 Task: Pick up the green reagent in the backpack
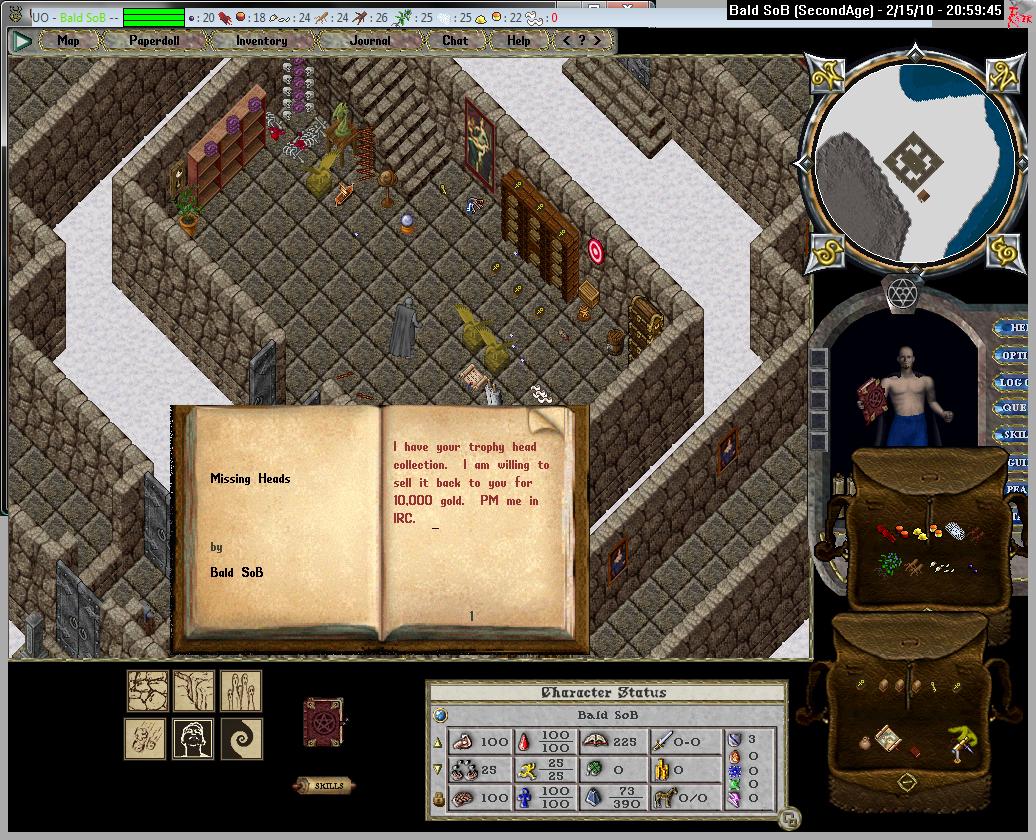click(887, 564)
